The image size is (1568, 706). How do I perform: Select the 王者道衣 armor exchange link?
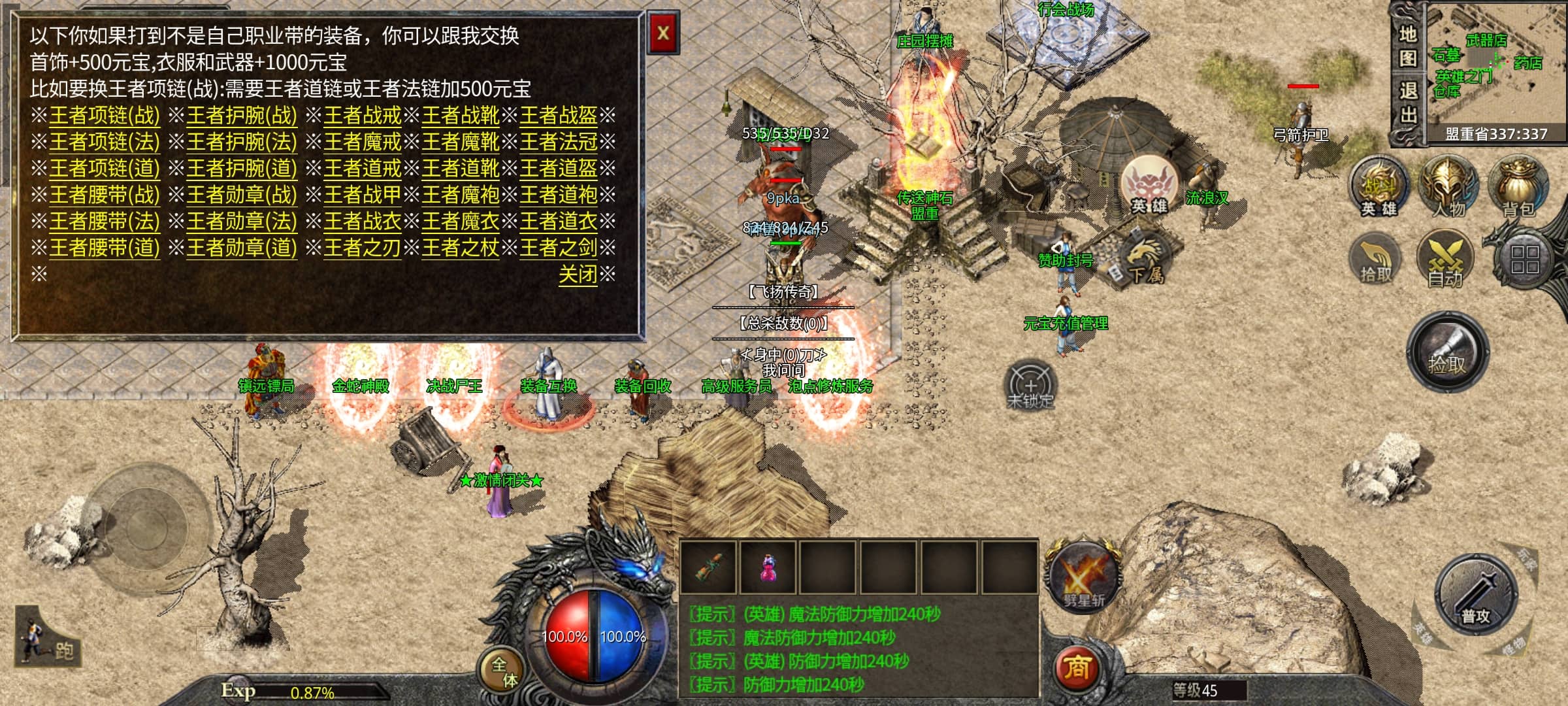[558, 222]
